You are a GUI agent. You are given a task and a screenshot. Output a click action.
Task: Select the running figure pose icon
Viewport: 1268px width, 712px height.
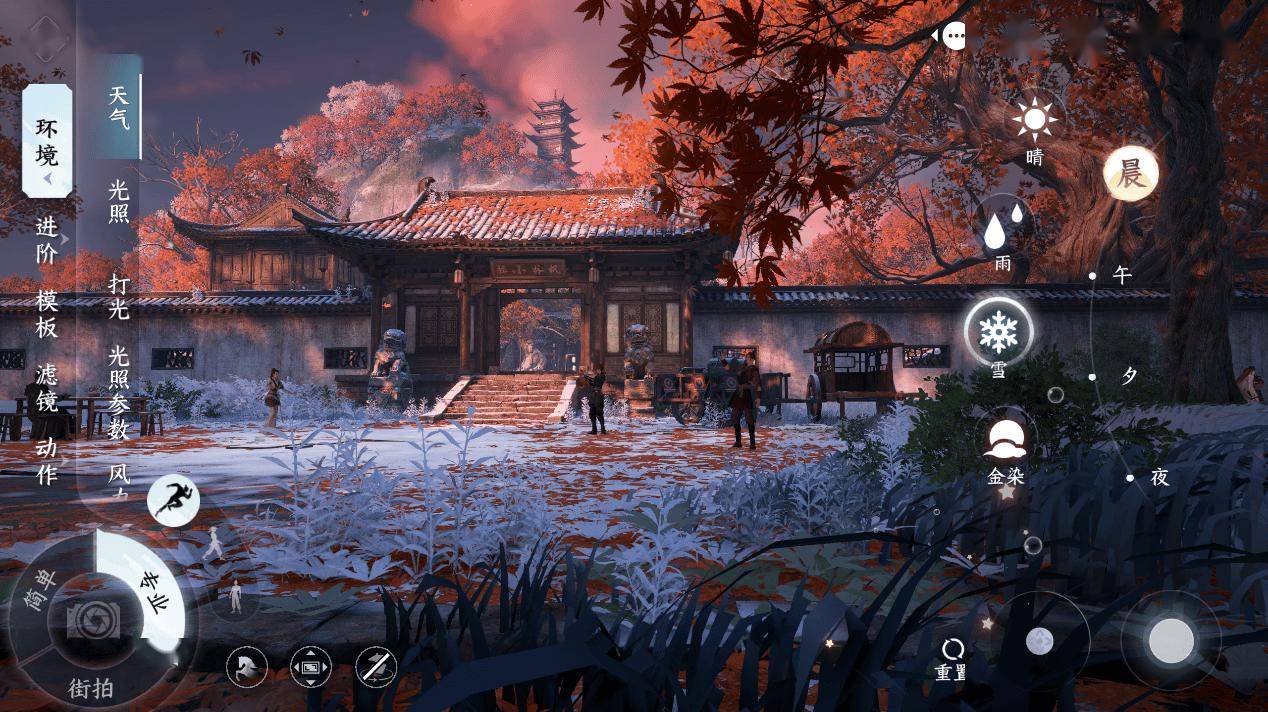[x=173, y=500]
